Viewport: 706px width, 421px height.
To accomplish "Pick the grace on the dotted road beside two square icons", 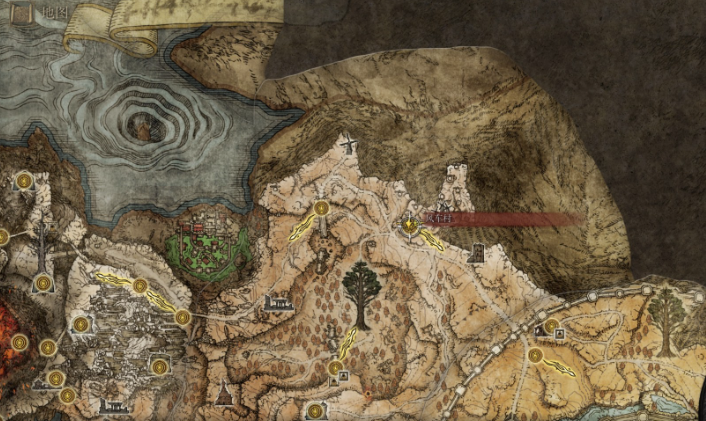I will [550, 325].
